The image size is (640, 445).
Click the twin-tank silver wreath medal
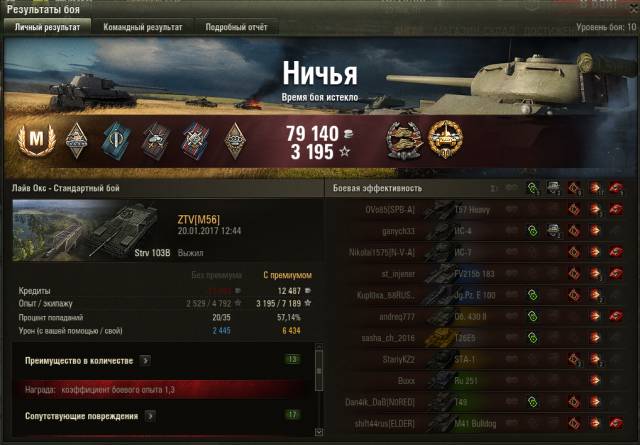pos(403,140)
